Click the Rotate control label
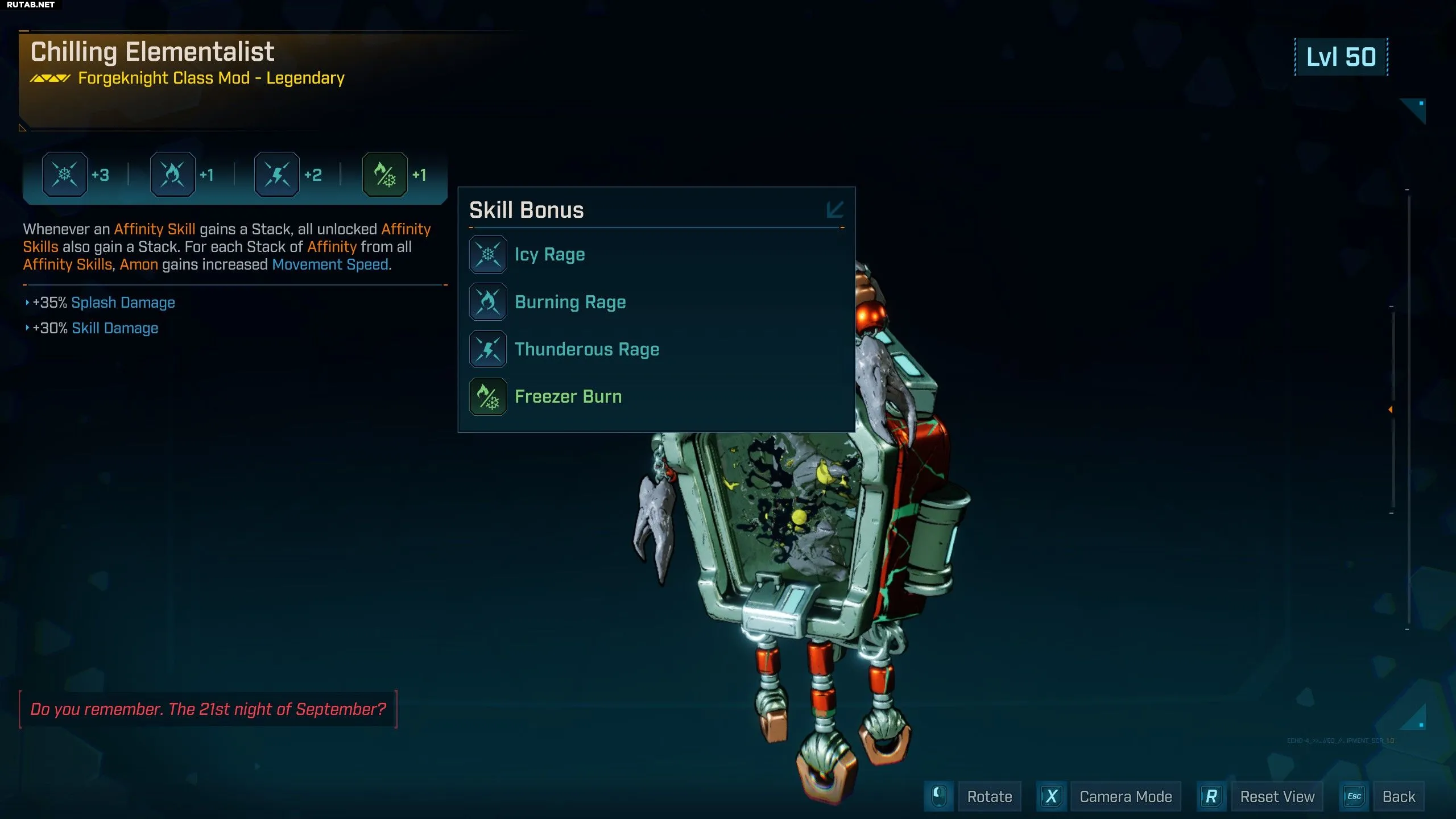Image resolution: width=1456 pixels, height=819 pixels. tap(990, 797)
